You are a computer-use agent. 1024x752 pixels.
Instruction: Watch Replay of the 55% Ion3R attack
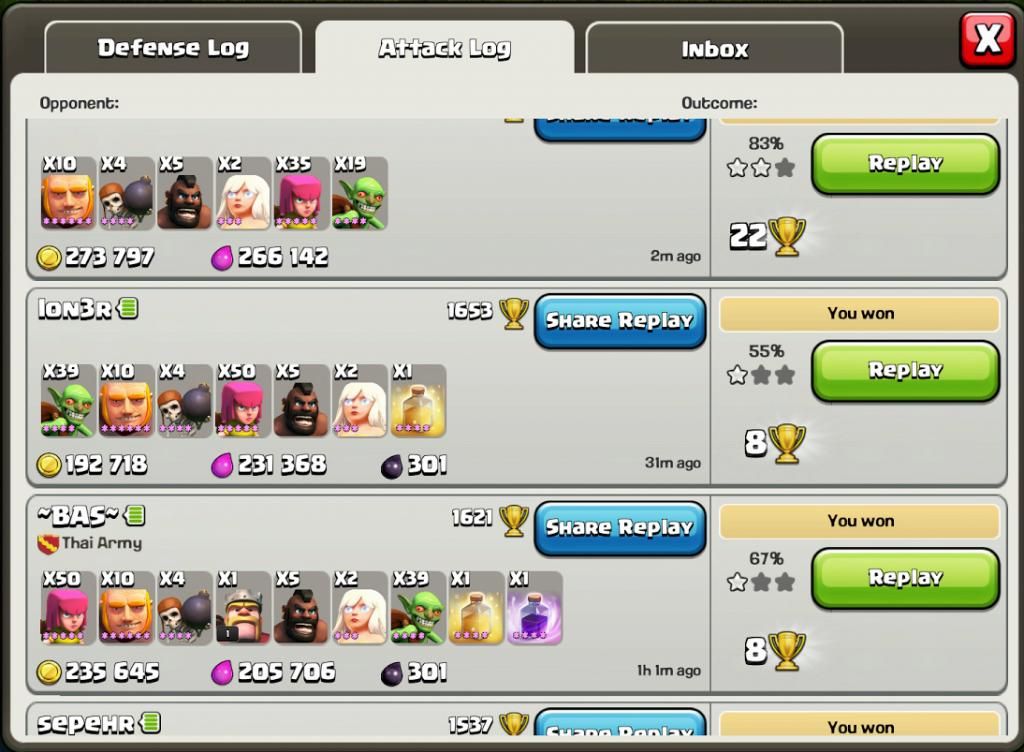(x=905, y=371)
